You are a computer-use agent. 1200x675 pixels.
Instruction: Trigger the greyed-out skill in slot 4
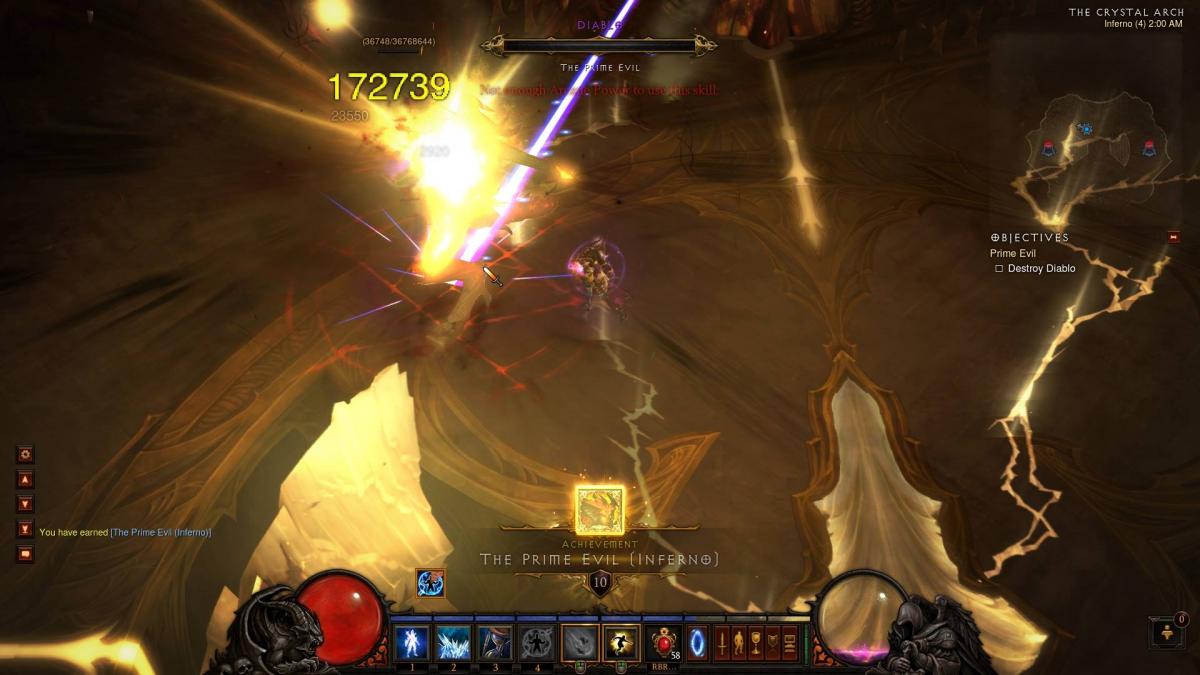pos(537,642)
